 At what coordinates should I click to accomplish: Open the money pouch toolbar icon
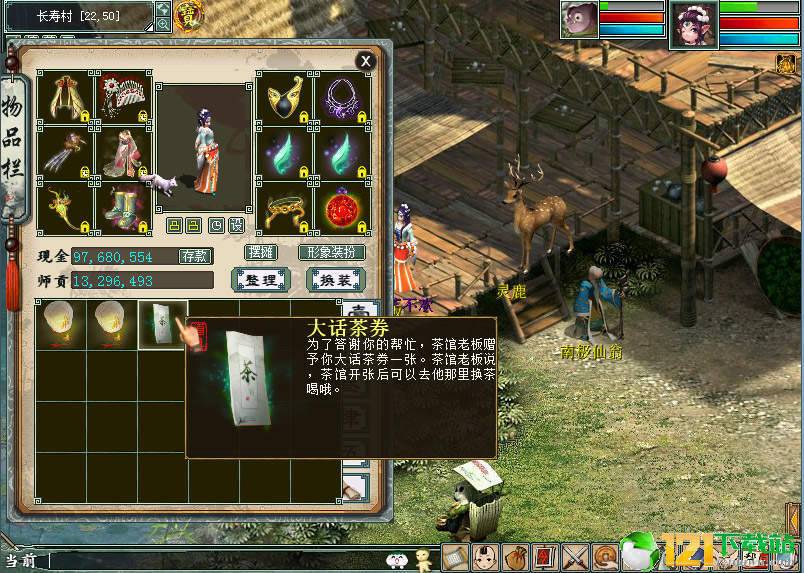[x=516, y=557]
